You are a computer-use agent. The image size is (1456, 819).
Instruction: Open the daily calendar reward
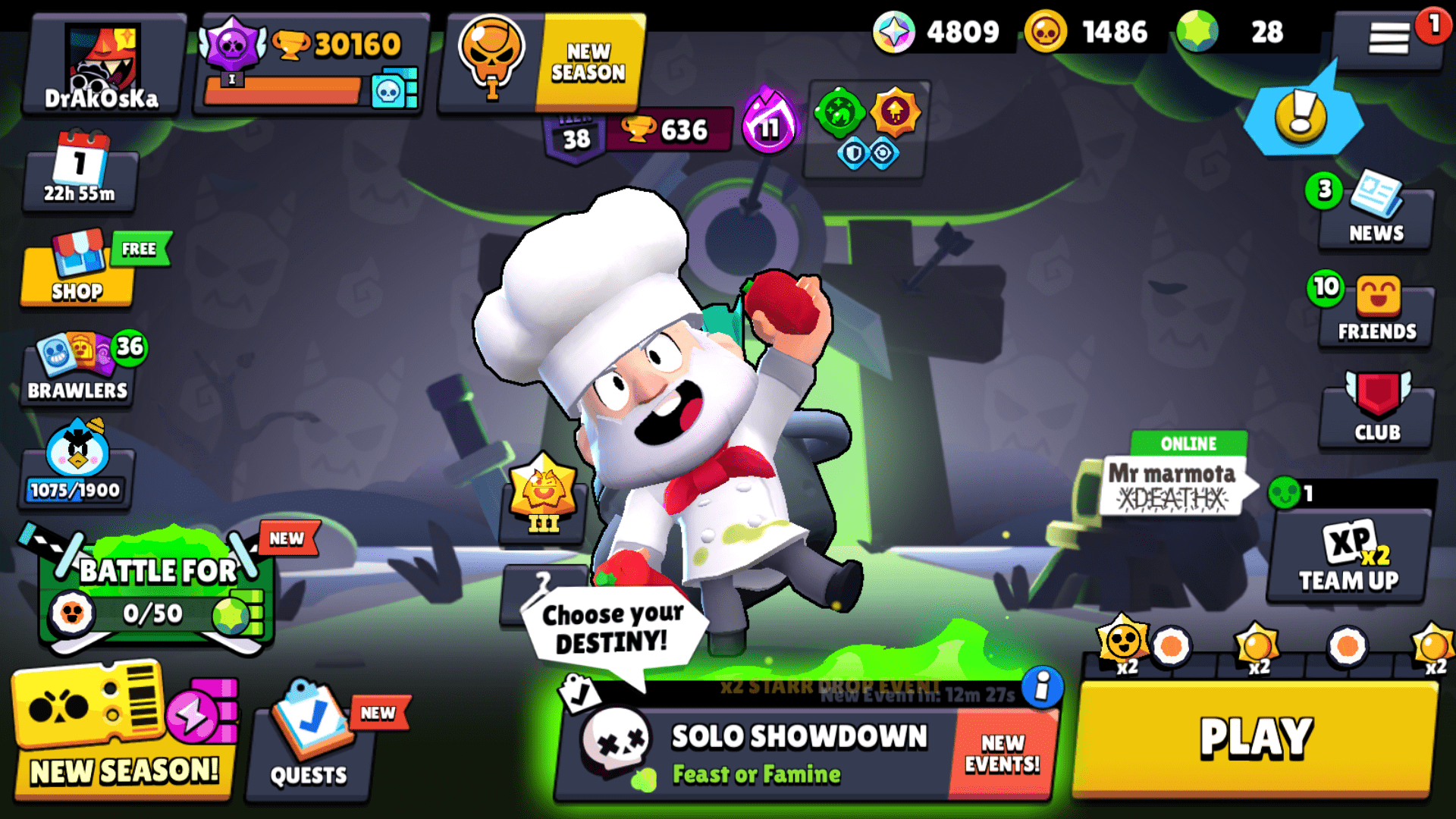pos(78,173)
